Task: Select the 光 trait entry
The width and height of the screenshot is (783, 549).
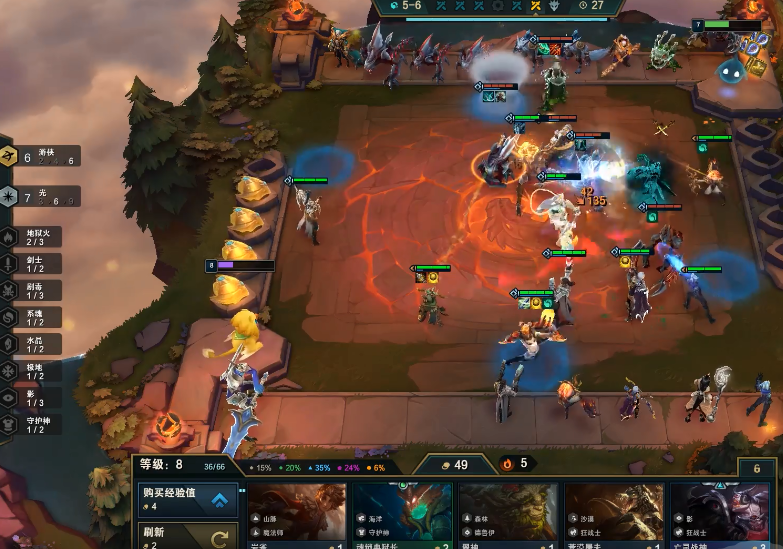Action: (x=39, y=196)
